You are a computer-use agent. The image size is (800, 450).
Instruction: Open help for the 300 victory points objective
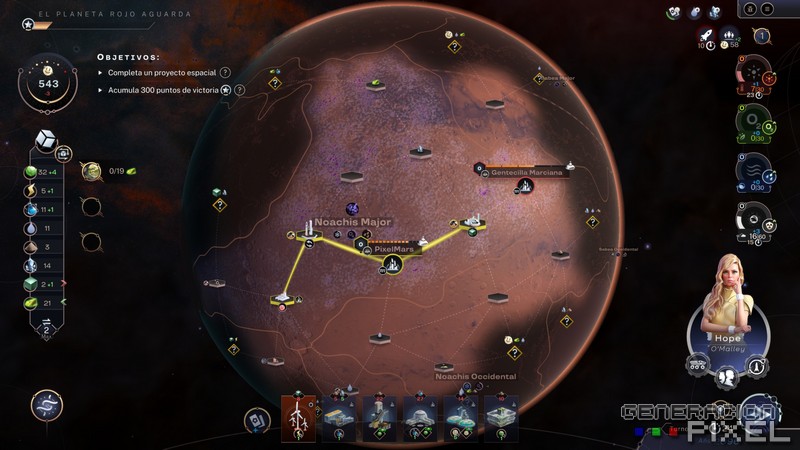coord(240,90)
